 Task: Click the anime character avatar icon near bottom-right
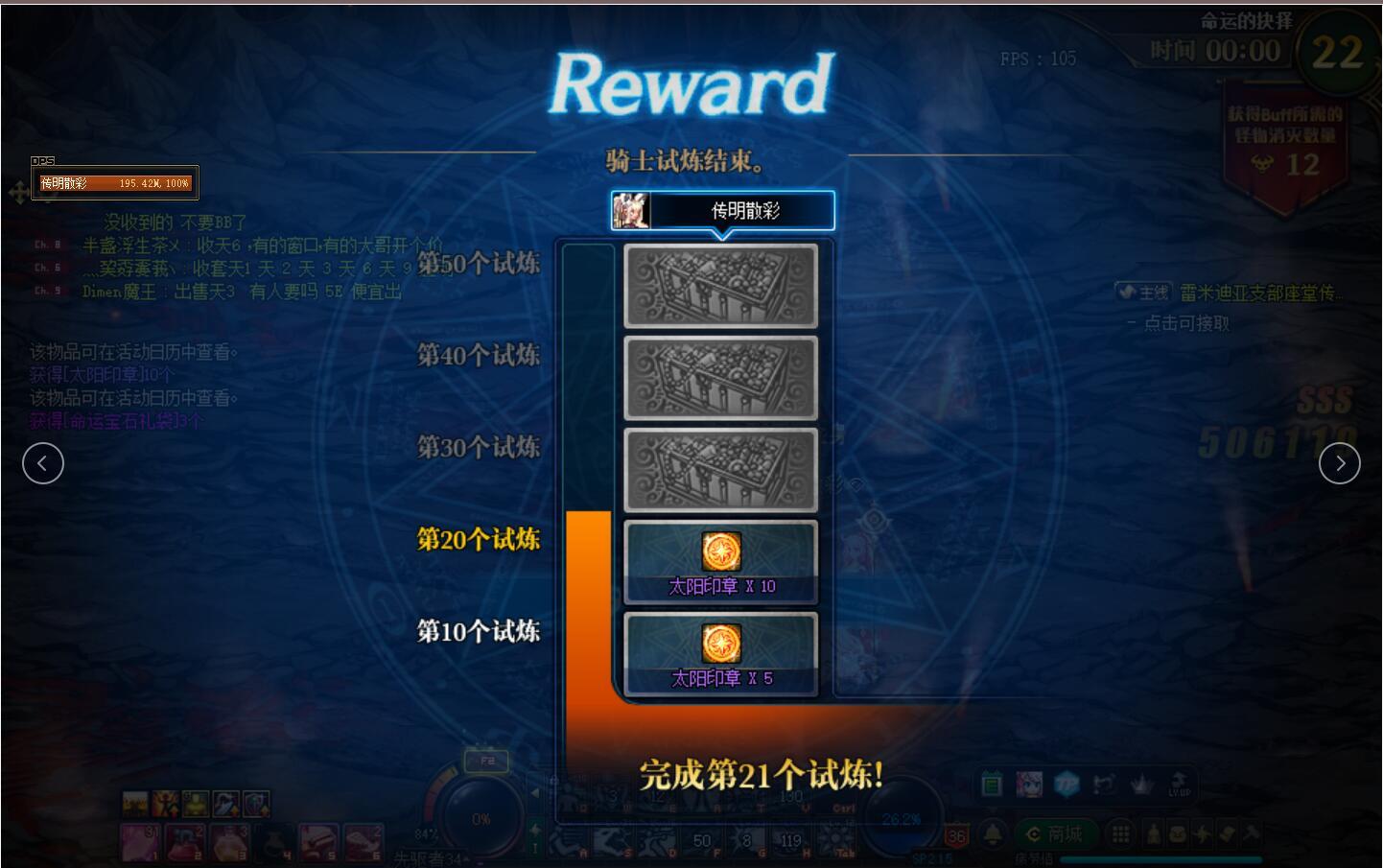1029,785
